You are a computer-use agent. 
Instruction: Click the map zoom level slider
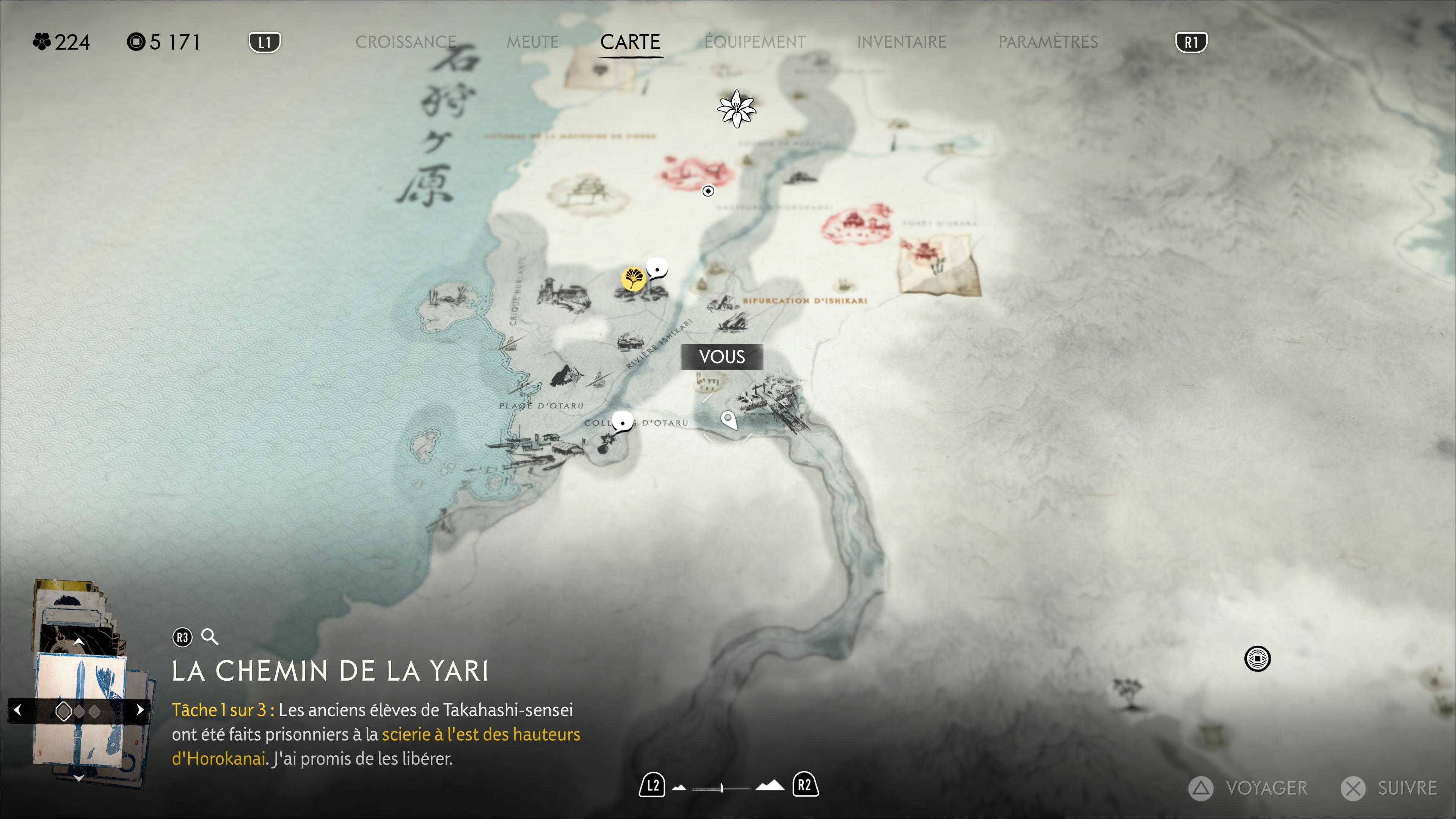click(722, 788)
